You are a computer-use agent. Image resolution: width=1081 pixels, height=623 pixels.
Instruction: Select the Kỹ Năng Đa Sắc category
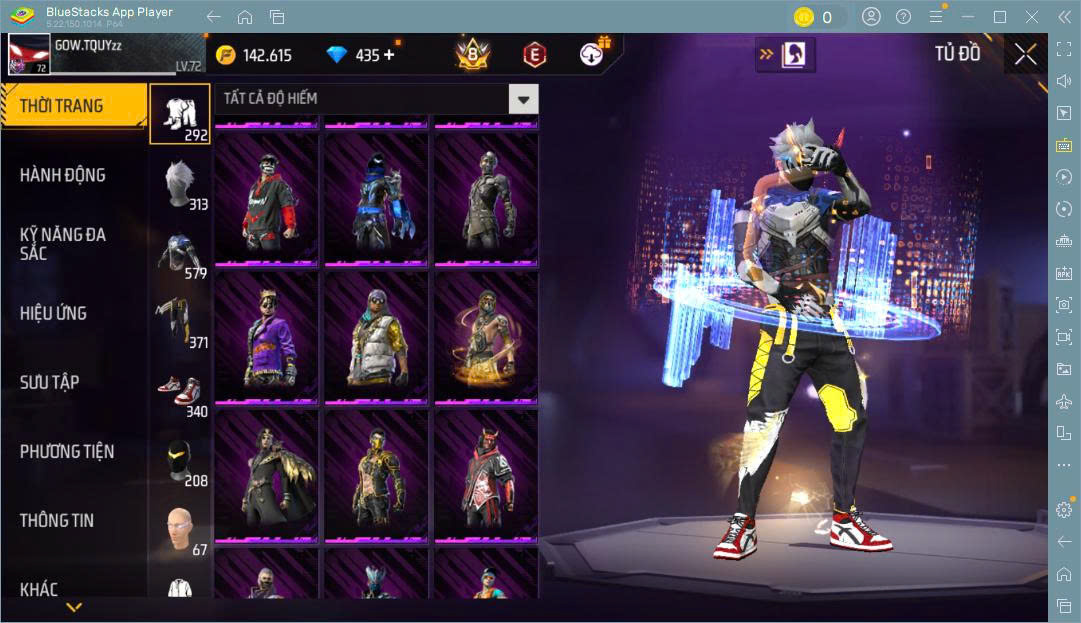pos(63,243)
